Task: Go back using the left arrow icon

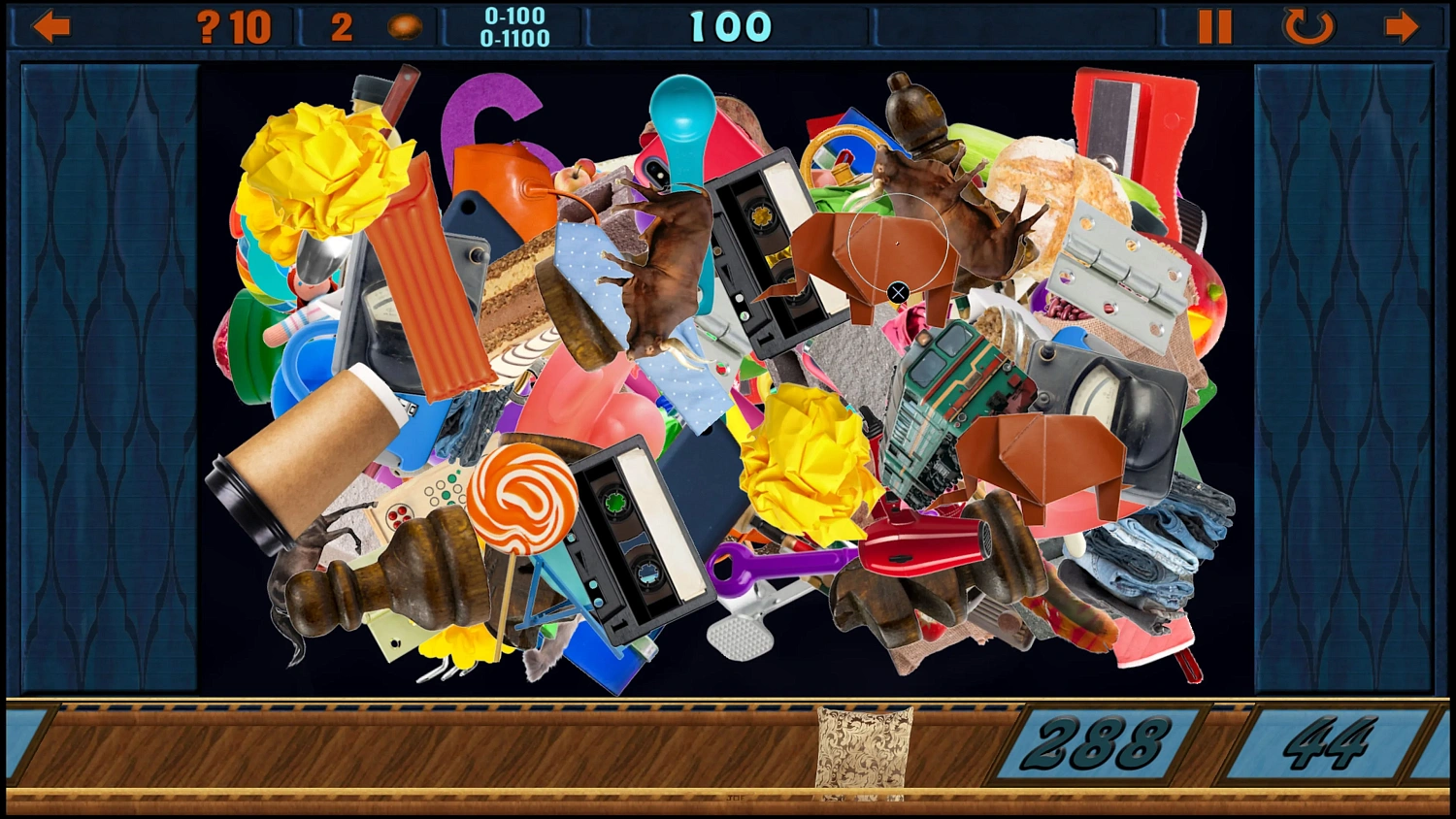Action: pyautogui.click(x=51, y=26)
